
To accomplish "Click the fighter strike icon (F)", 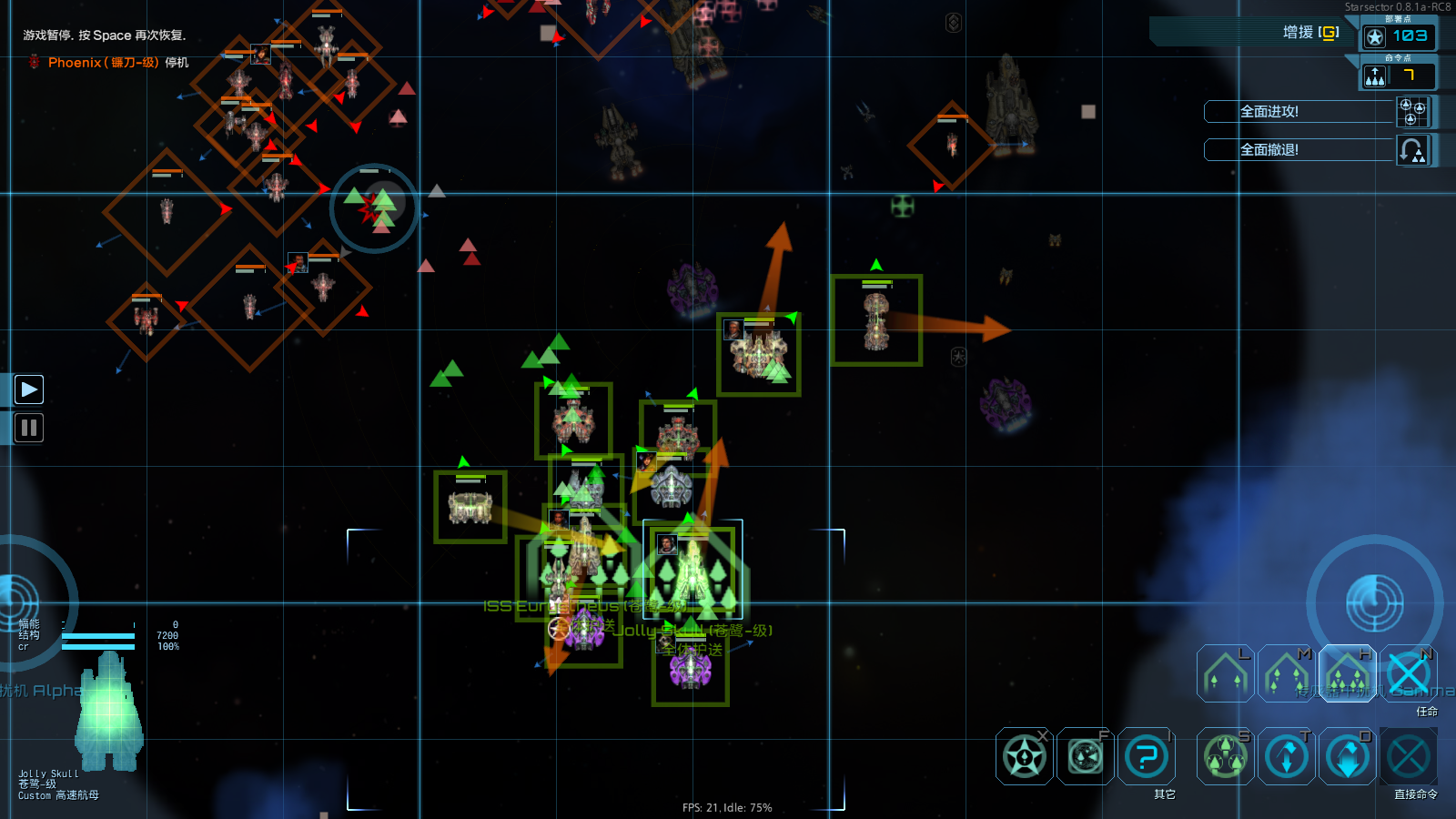I will pos(1084,756).
